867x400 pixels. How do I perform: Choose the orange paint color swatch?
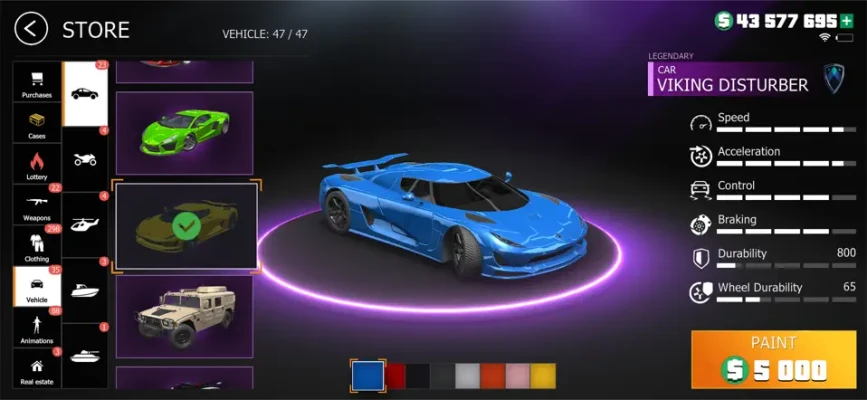click(x=492, y=375)
